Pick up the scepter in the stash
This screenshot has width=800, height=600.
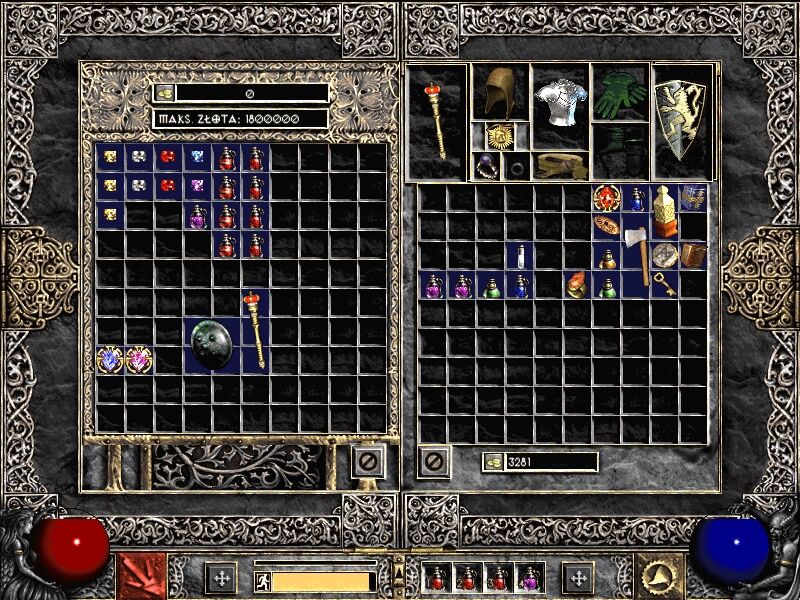256,330
